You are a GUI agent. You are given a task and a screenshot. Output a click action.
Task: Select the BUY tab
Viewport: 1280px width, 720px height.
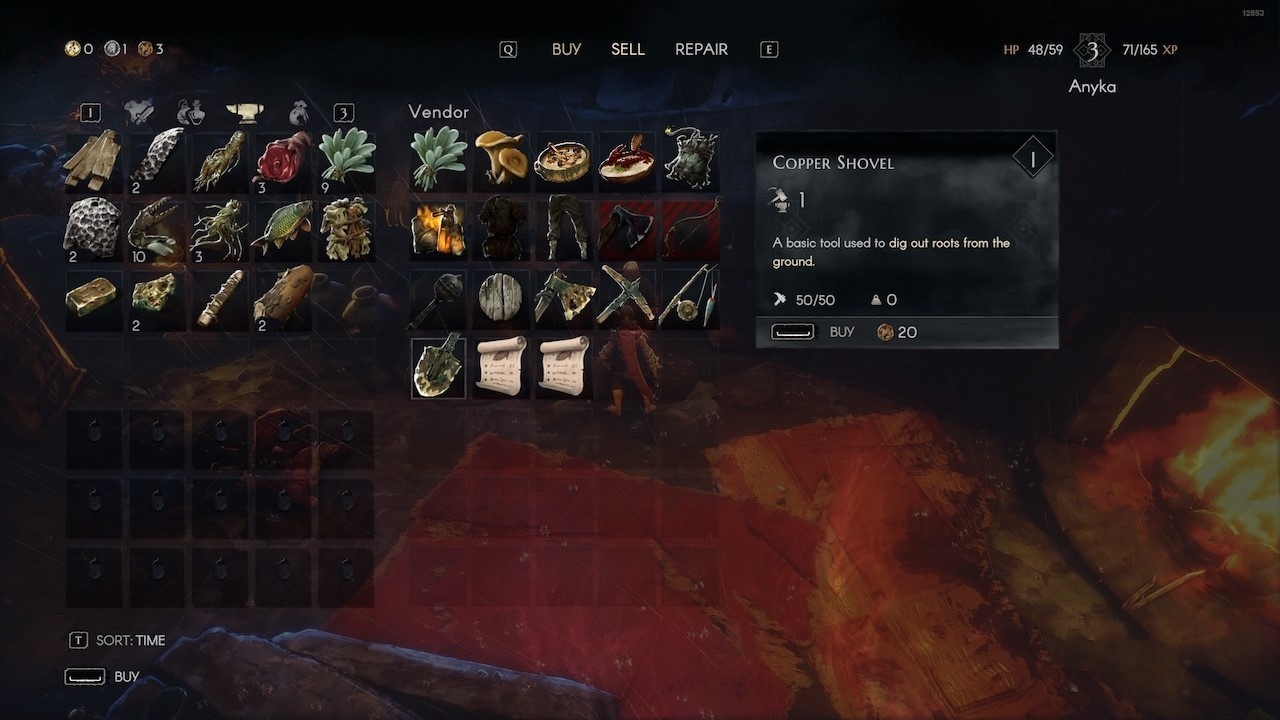pyautogui.click(x=566, y=49)
